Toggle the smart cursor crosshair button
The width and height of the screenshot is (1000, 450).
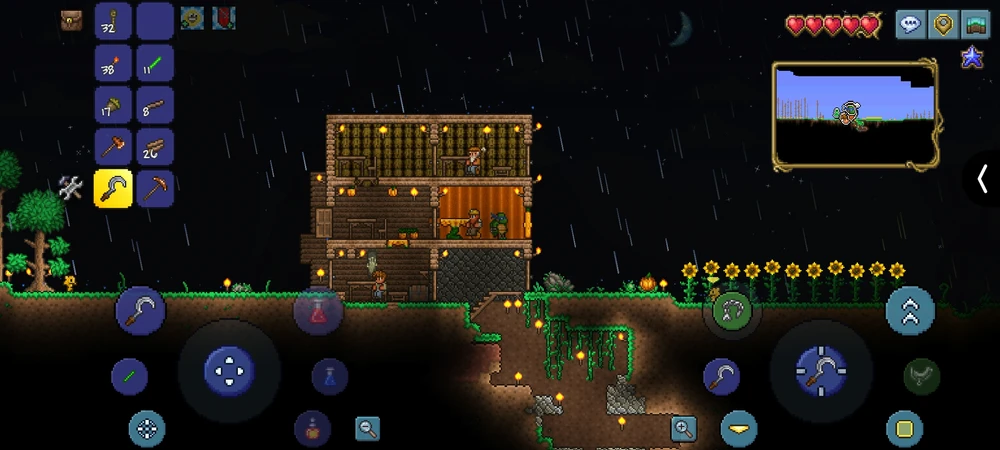pyautogui.click(x=147, y=429)
